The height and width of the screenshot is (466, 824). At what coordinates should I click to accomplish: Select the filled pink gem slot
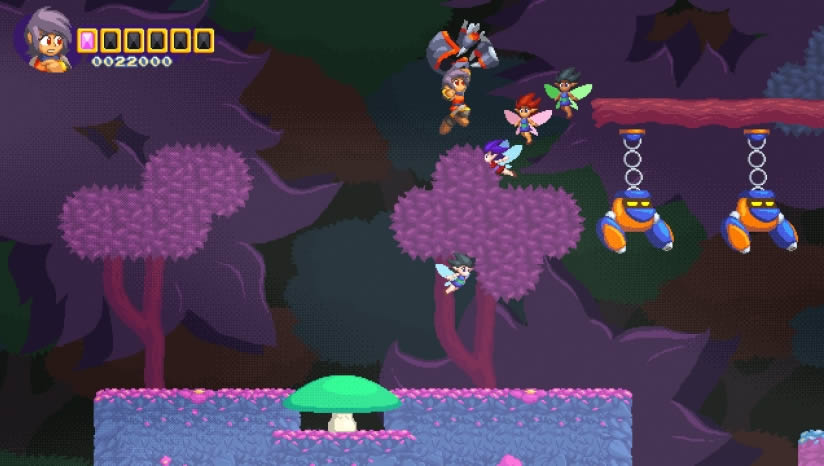(x=87, y=40)
